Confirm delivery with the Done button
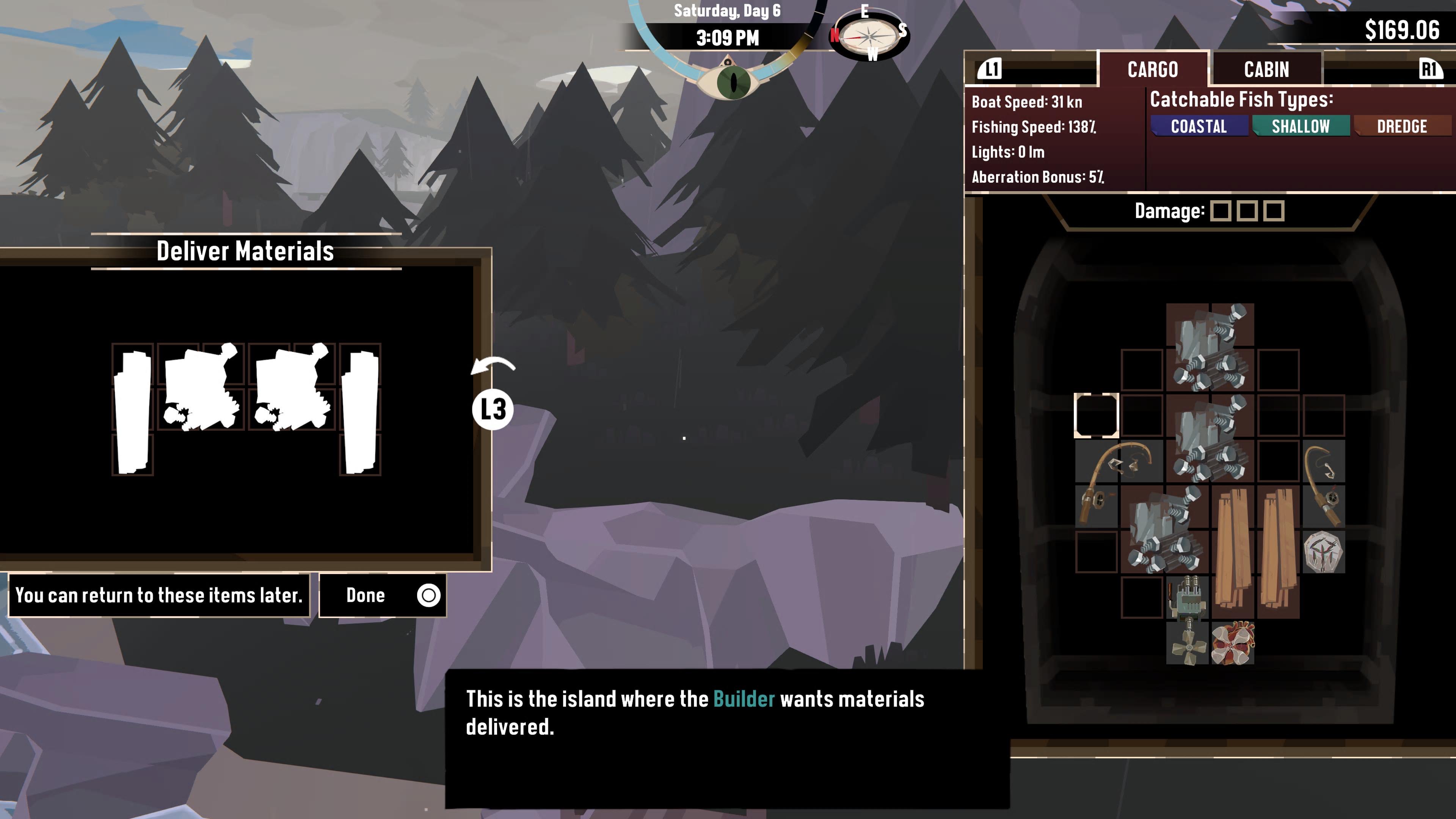This screenshot has width=1456, height=819. coord(383,595)
